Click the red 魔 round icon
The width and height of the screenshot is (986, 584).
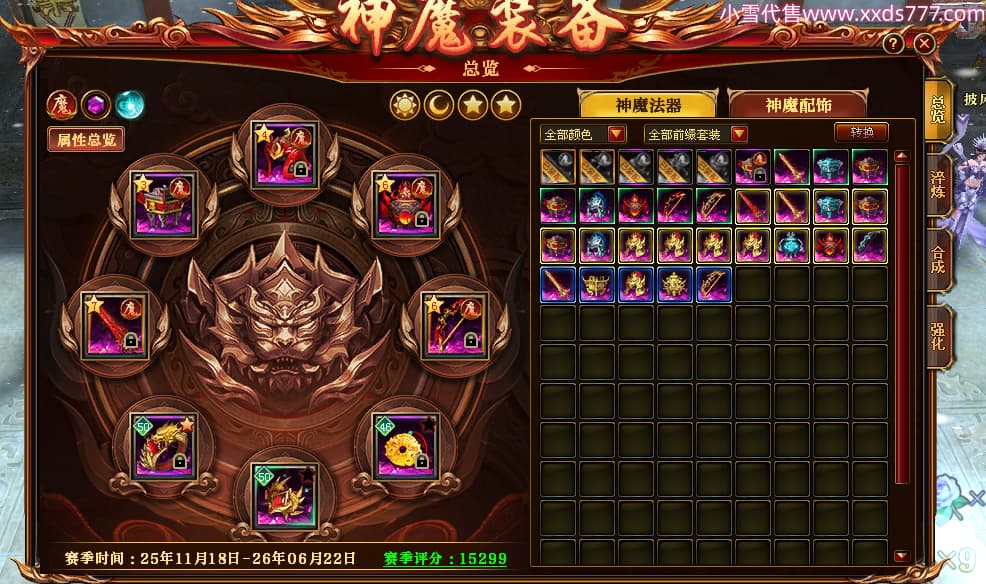[x=61, y=104]
